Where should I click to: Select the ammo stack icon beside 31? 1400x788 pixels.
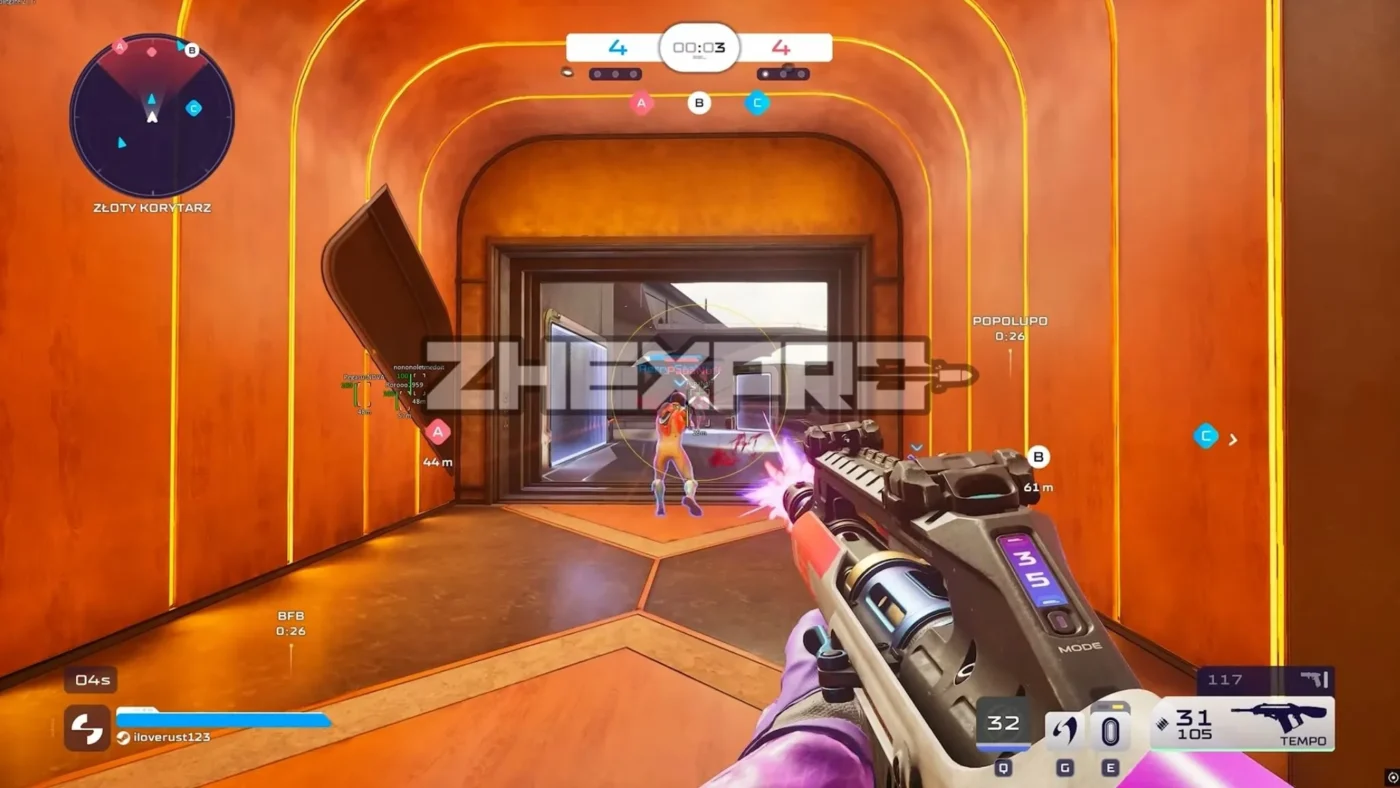1163,721
